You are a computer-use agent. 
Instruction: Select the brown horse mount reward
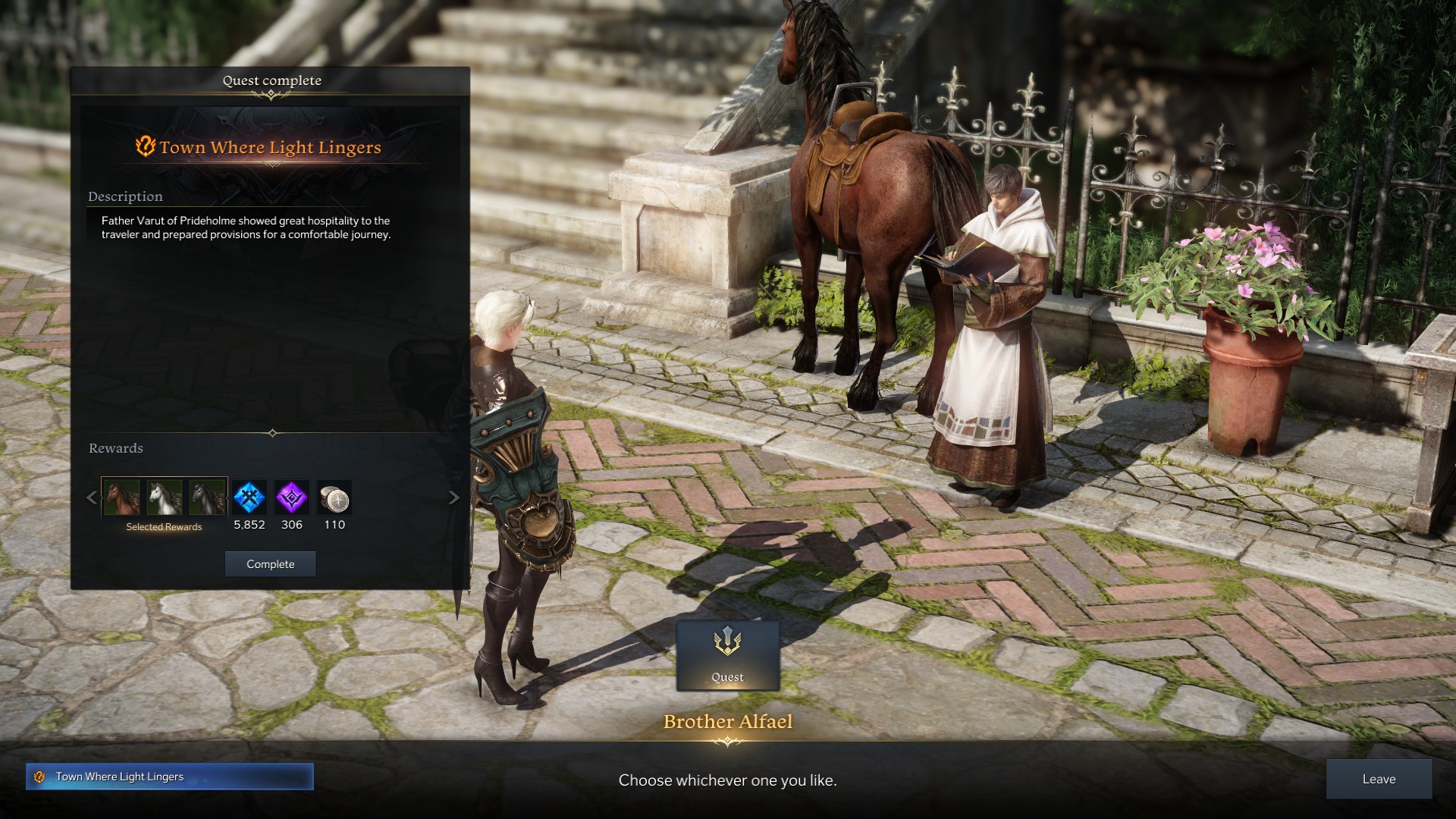(x=121, y=497)
